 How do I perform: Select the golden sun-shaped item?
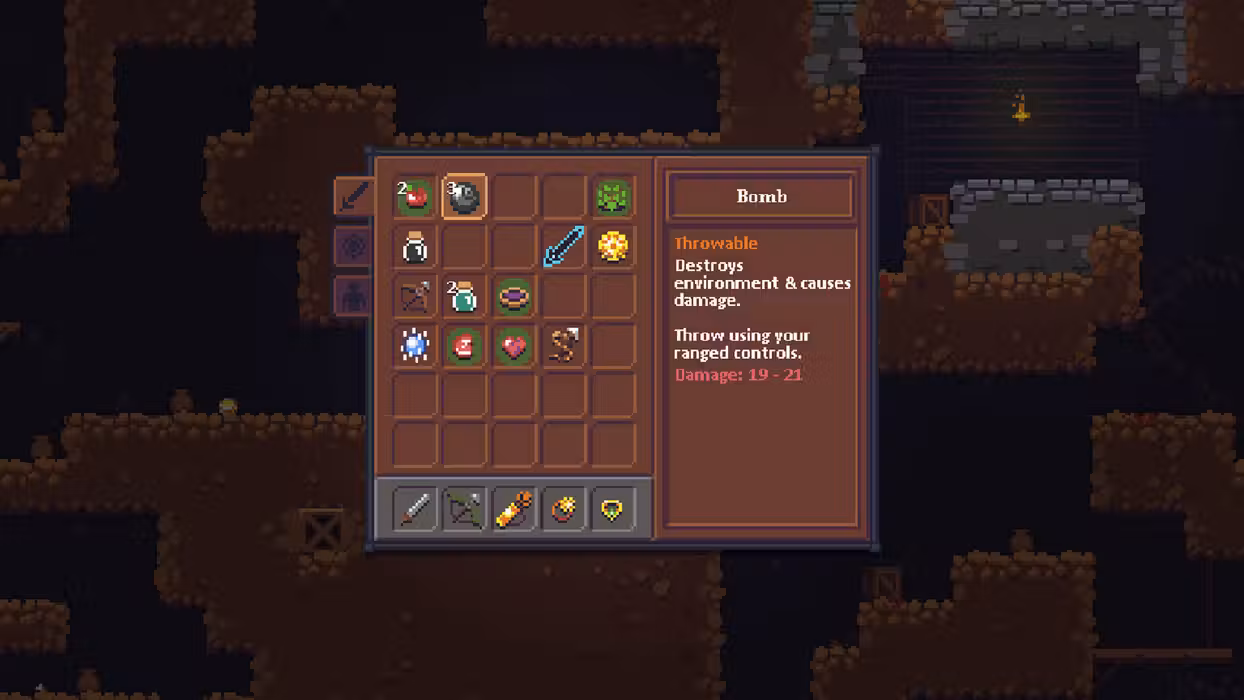(613, 247)
